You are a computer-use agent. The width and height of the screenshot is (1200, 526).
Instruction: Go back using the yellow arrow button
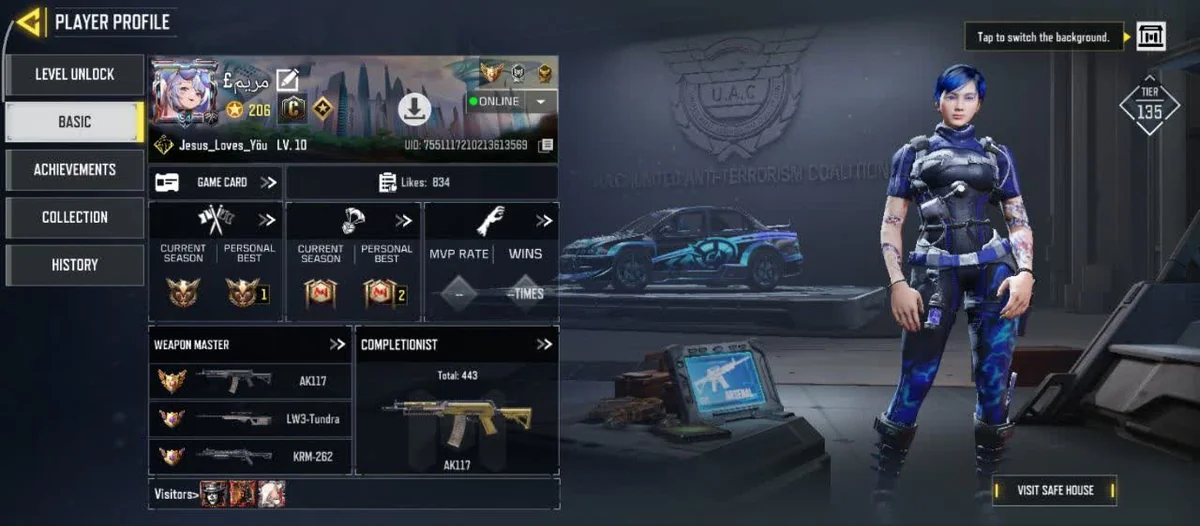coord(29,21)
